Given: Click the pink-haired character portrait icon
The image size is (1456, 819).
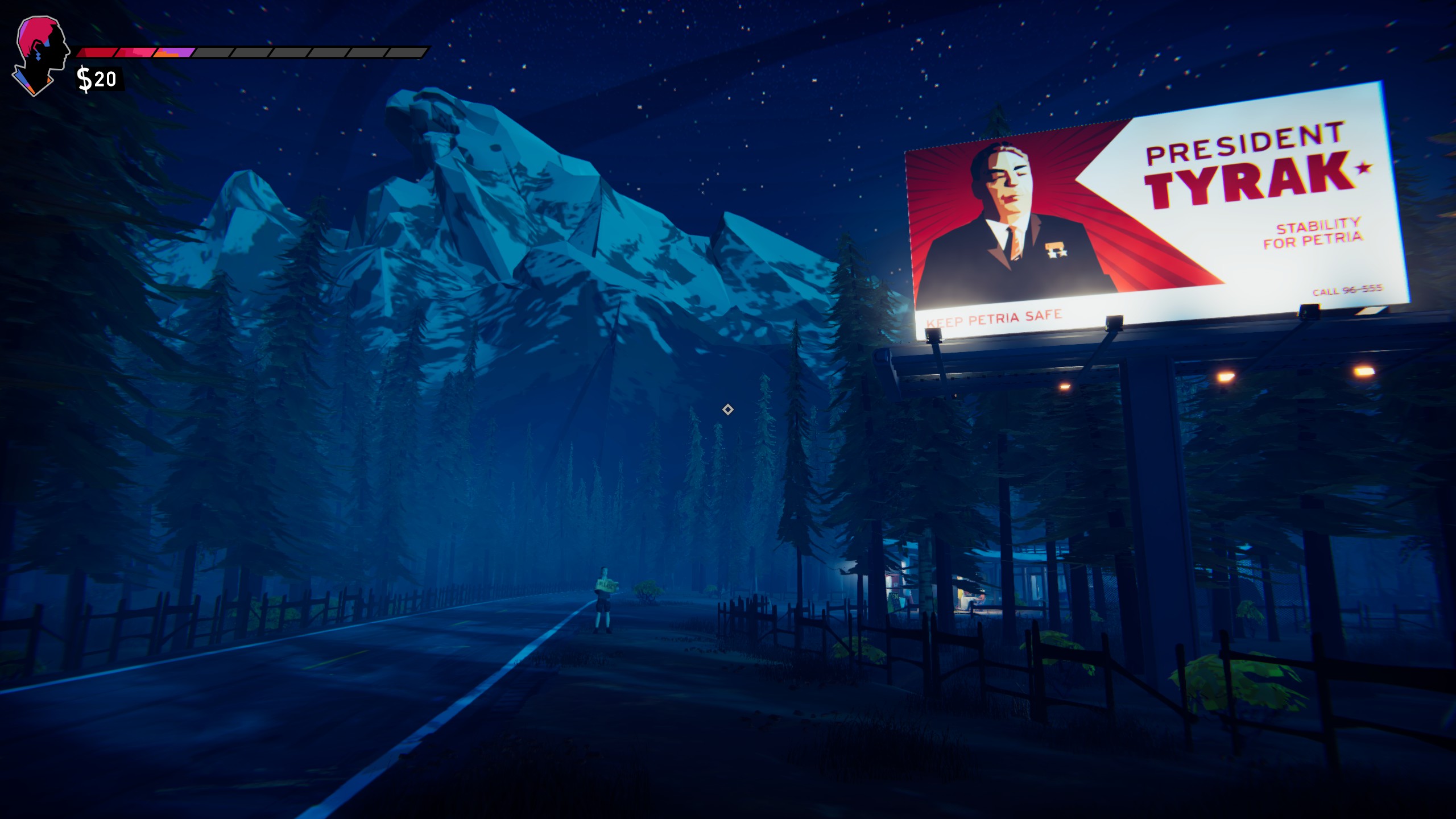Looking at the screenshot, I should click(x=40, y=55).
